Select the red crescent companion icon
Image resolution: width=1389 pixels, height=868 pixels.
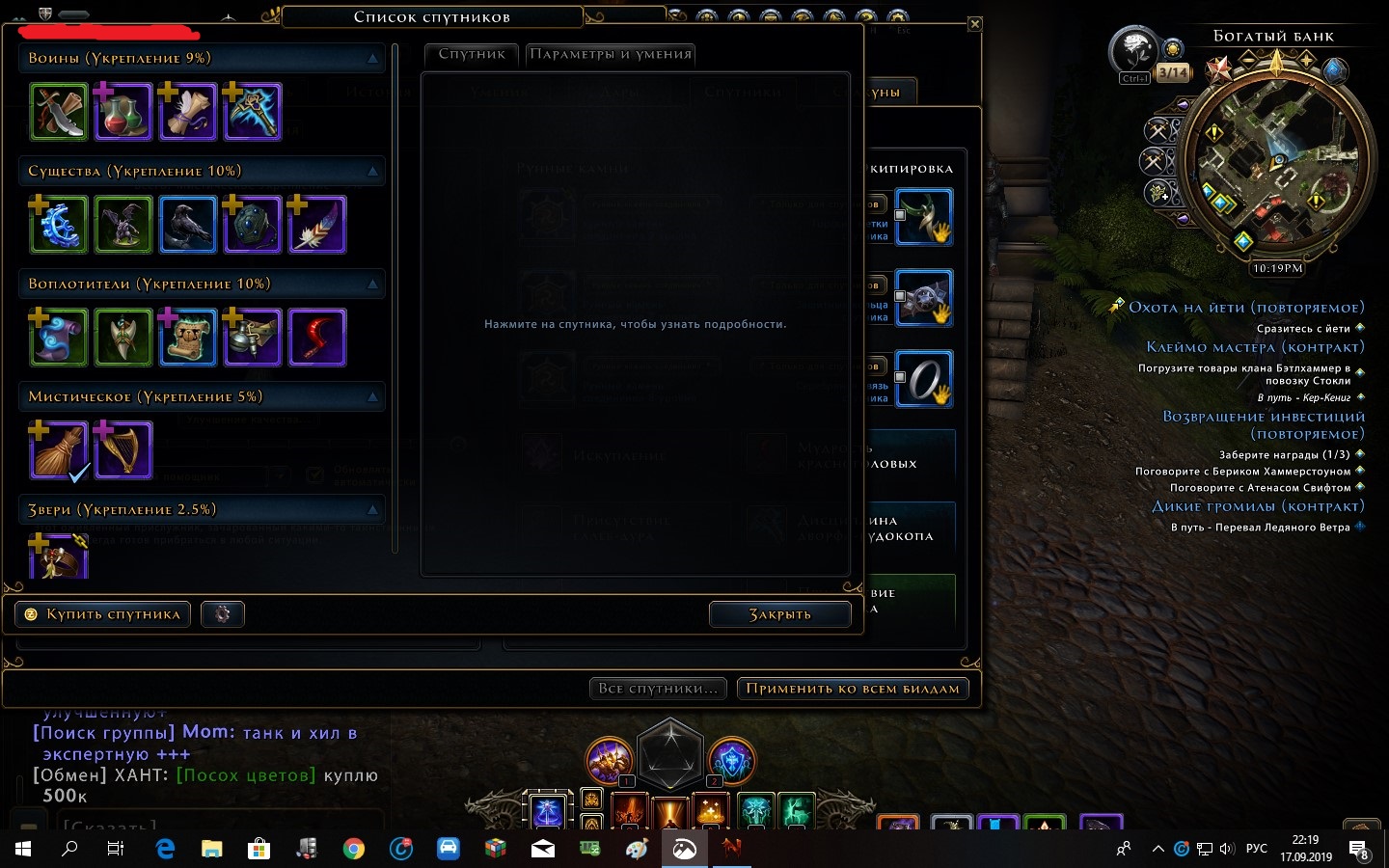pos(317,338)
